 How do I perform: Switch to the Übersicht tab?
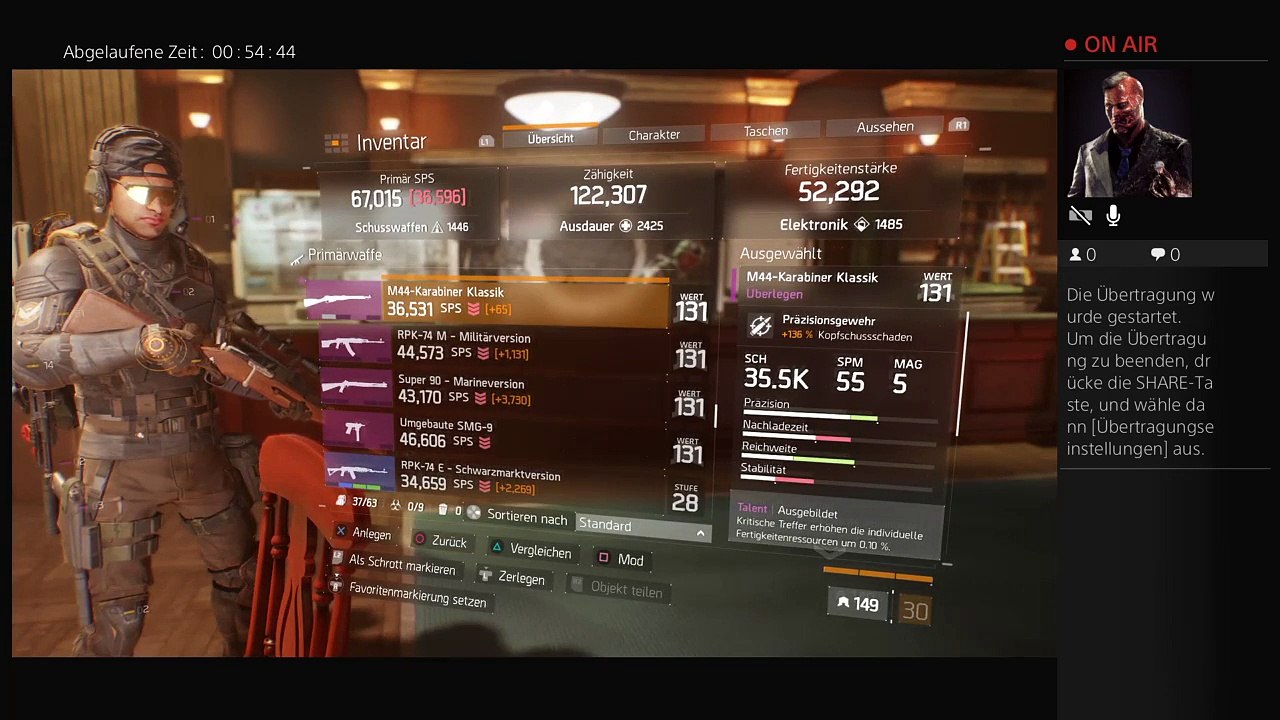(x=550, y=138)
